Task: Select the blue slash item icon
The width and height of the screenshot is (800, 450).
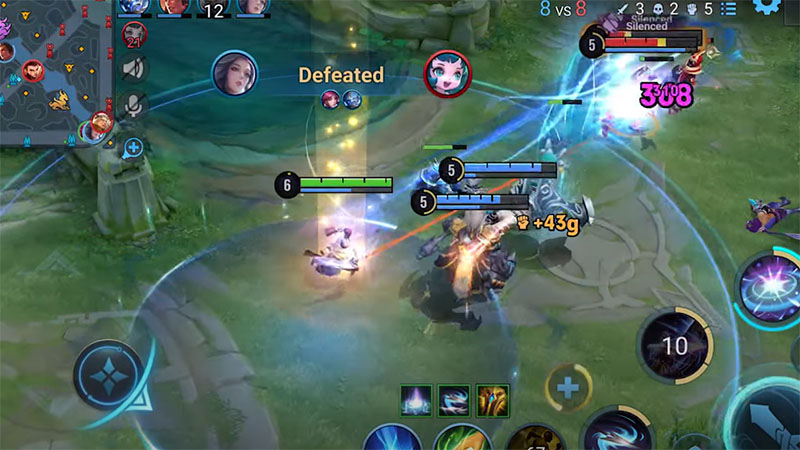Action: 454,400
